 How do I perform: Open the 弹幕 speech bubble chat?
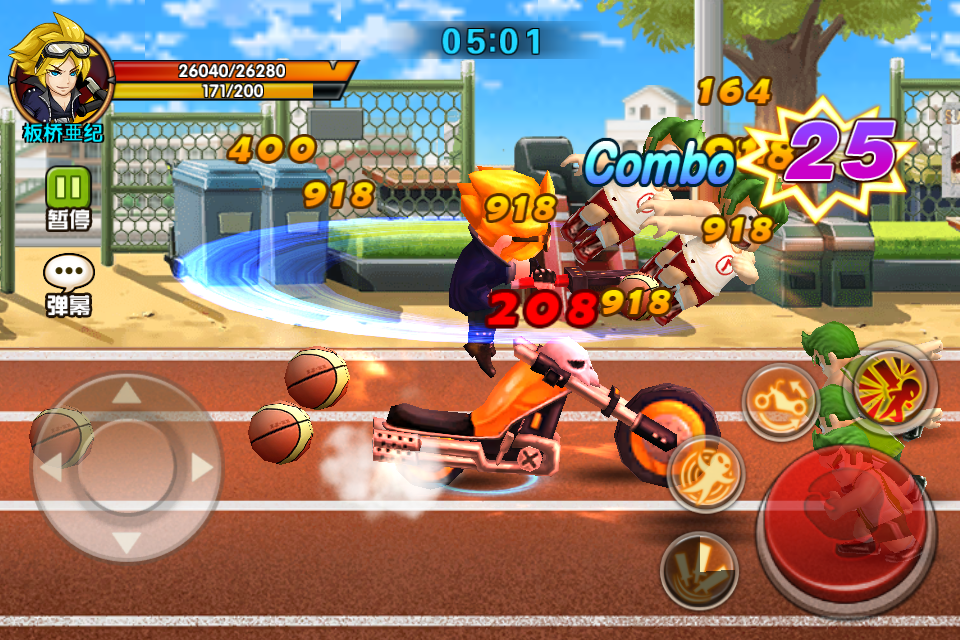point(68,273)
